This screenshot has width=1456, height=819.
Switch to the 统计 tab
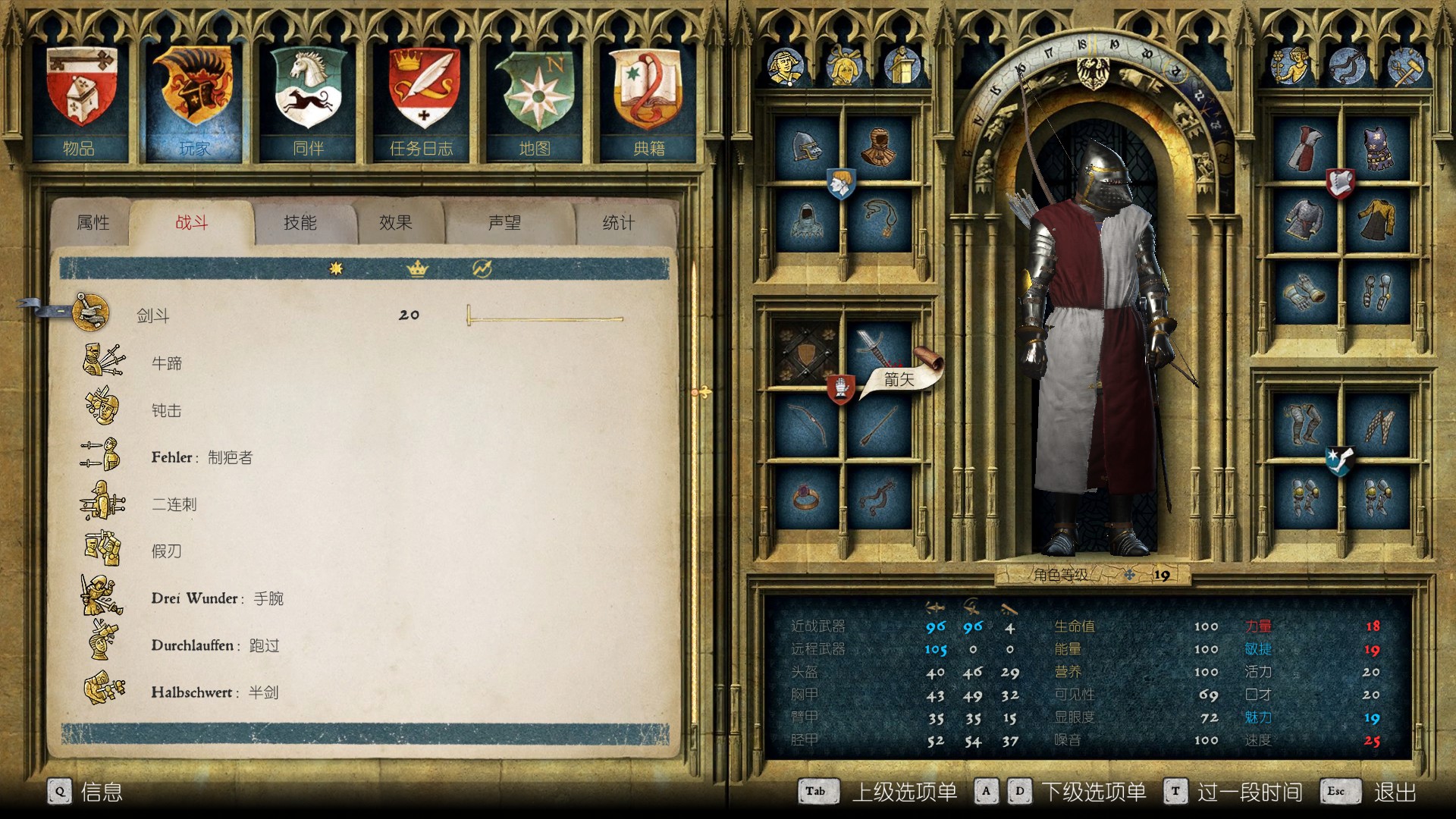click(618, 223)
